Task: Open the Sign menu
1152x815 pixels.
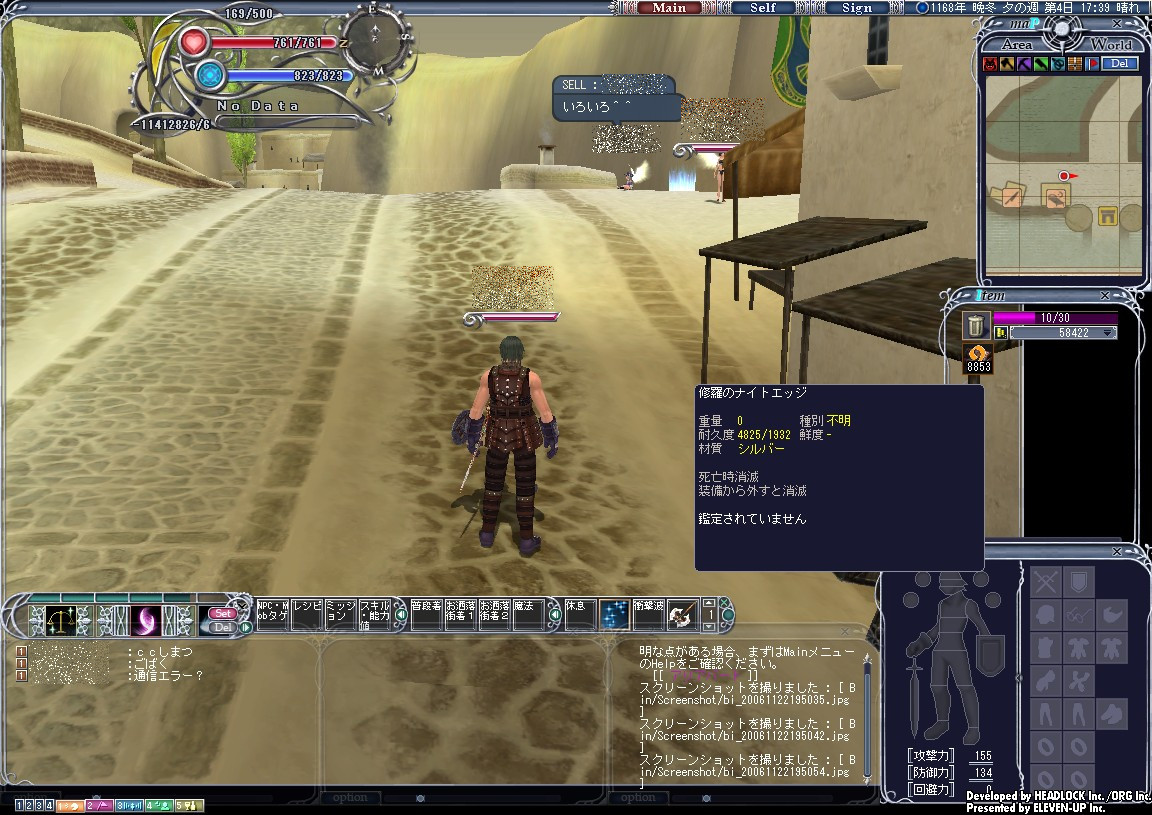Action: pos(856,8)
